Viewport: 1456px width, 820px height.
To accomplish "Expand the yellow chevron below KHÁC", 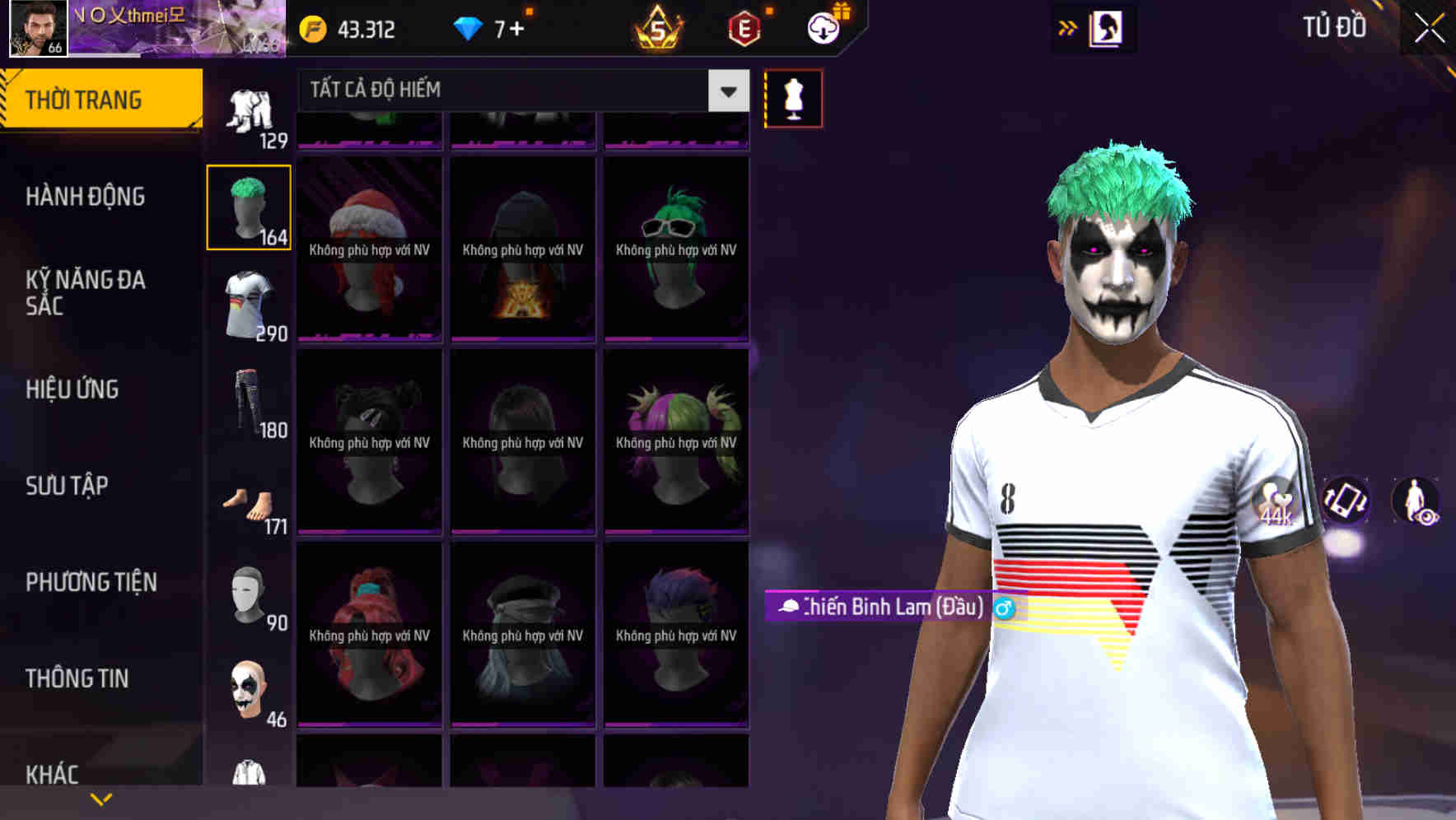I will [101, 797].
